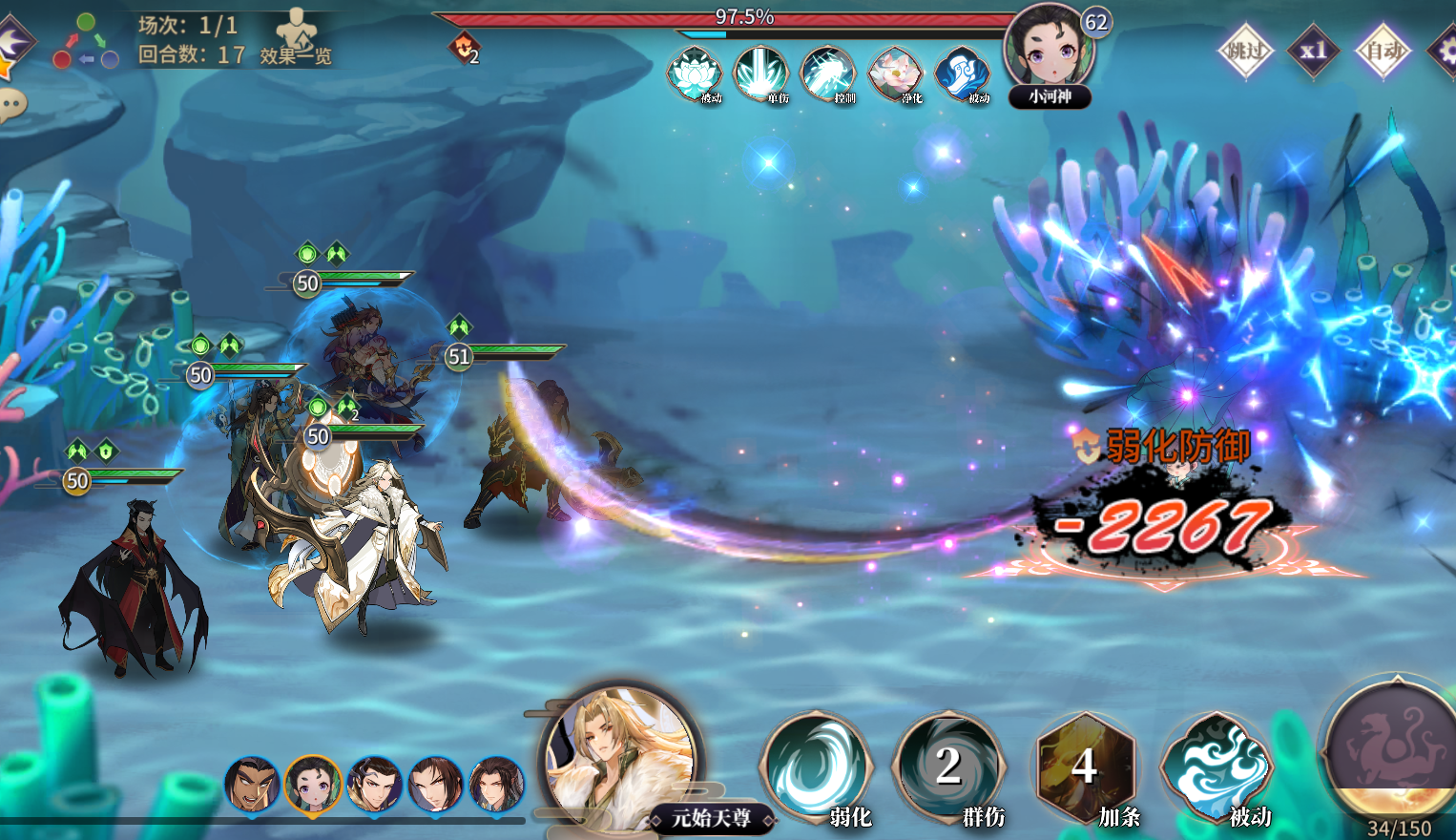Open the gear settings menu
Screen dimensions: 1456x840
pos(1443,50)
